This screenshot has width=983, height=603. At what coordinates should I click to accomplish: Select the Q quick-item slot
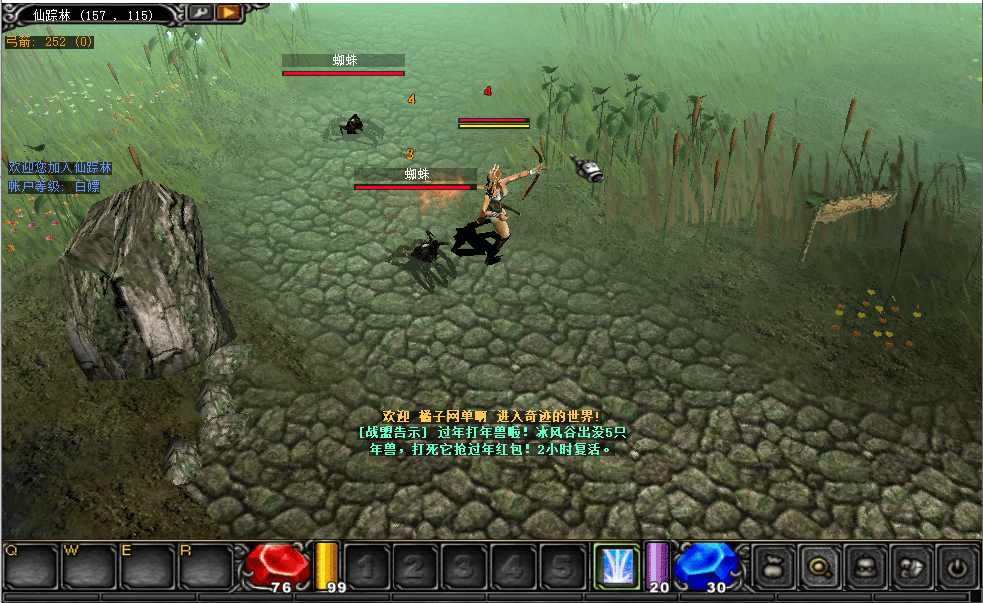31,567
